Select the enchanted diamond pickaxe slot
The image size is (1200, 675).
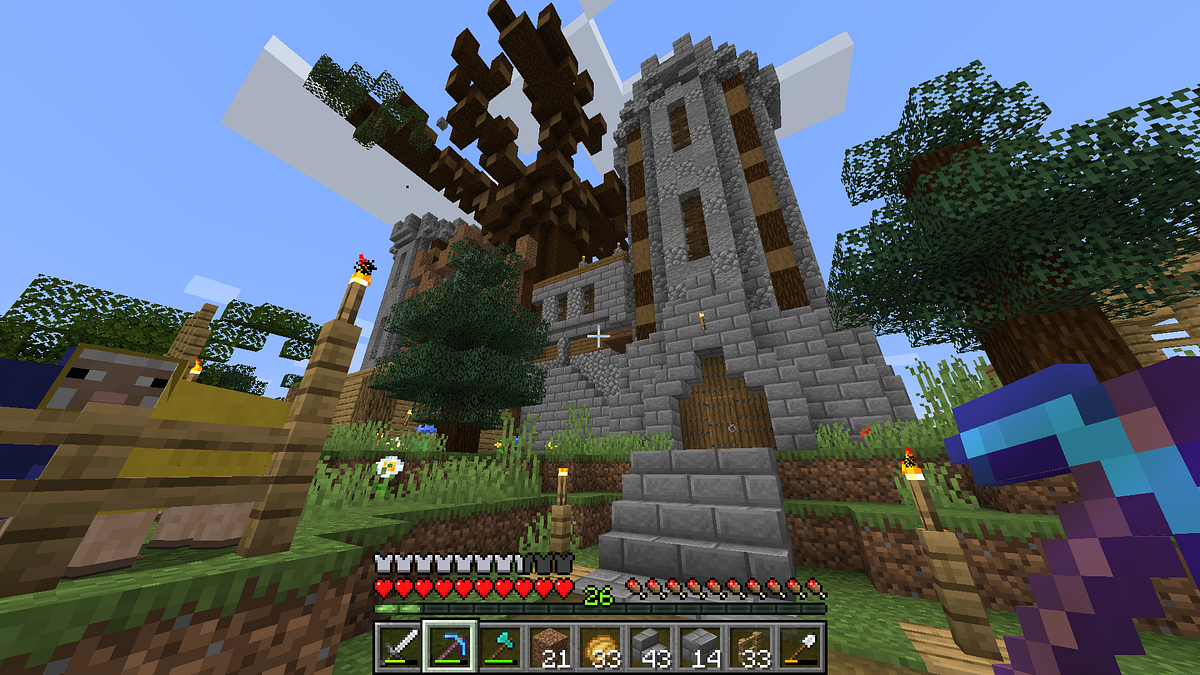click(447, 647)
